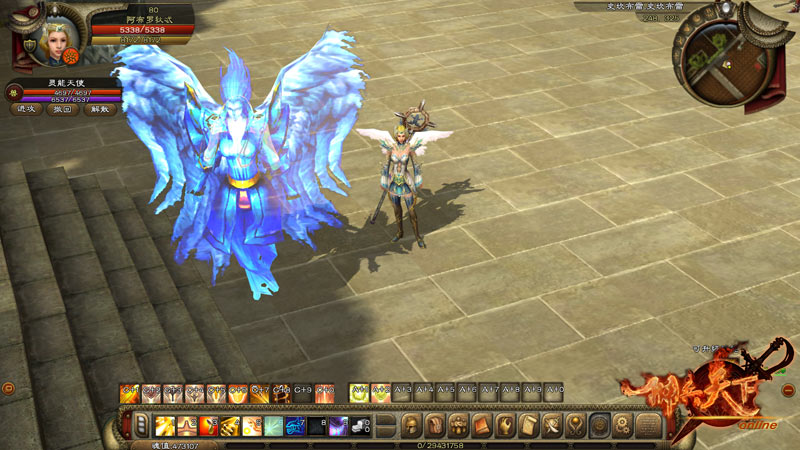Click the pet's round yellow emblem icon
This screenshot has height=450, width=800.
click(14, 92)
